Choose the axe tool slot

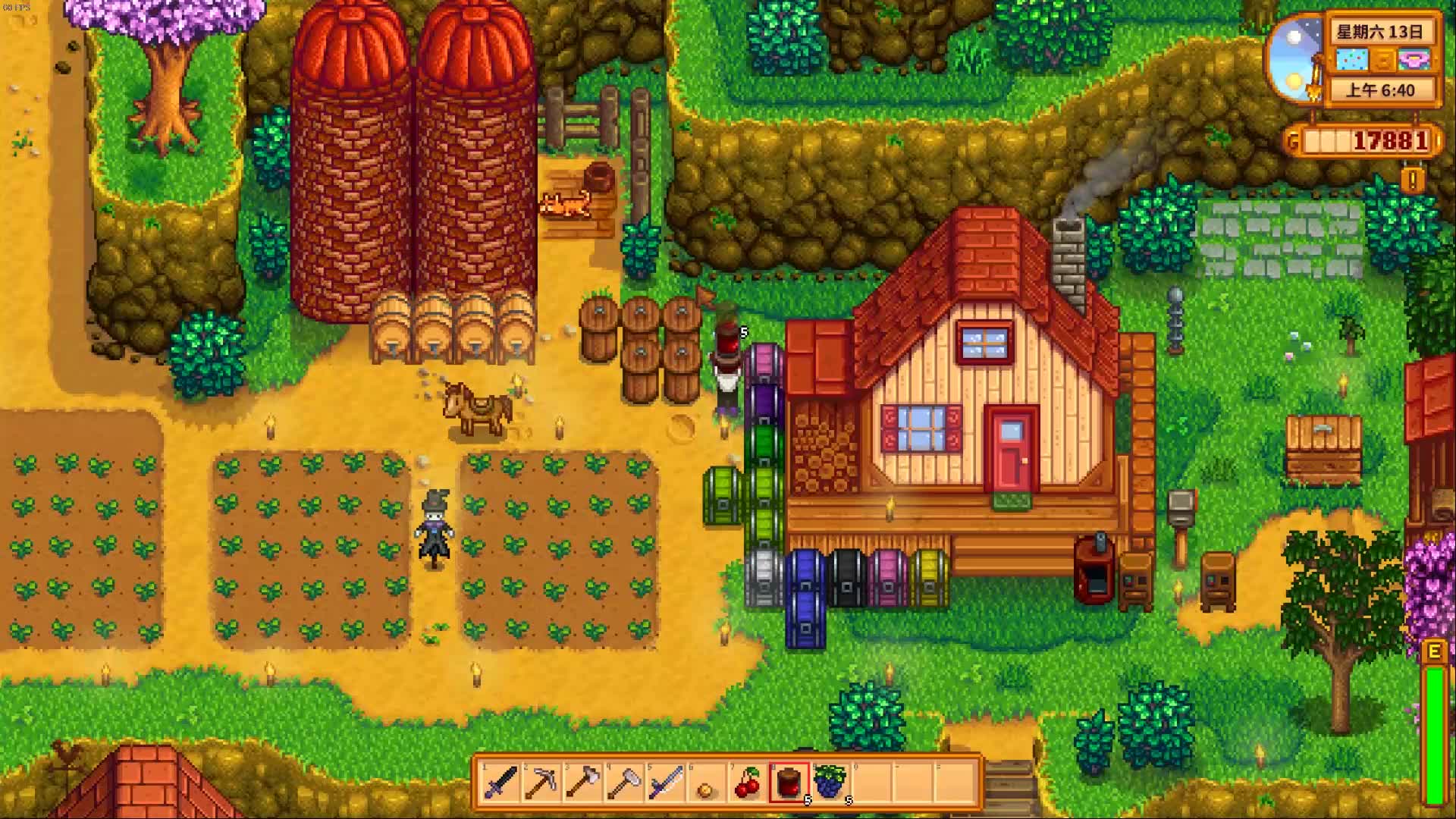point(582,783)
